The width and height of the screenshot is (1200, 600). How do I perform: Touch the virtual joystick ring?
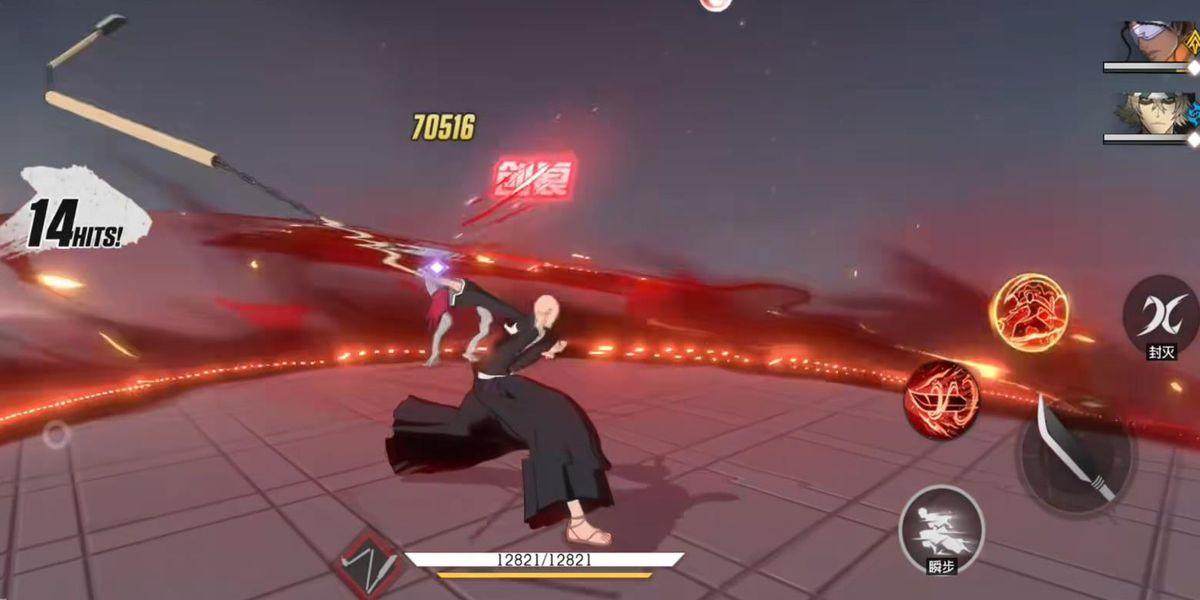click(x=57, y=434)
